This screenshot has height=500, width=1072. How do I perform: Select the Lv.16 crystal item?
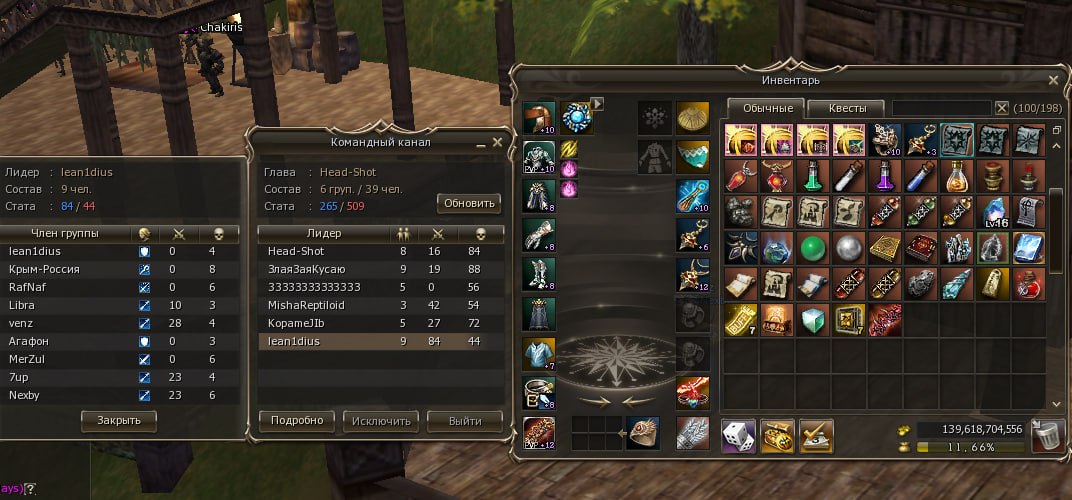coord(993,212)
